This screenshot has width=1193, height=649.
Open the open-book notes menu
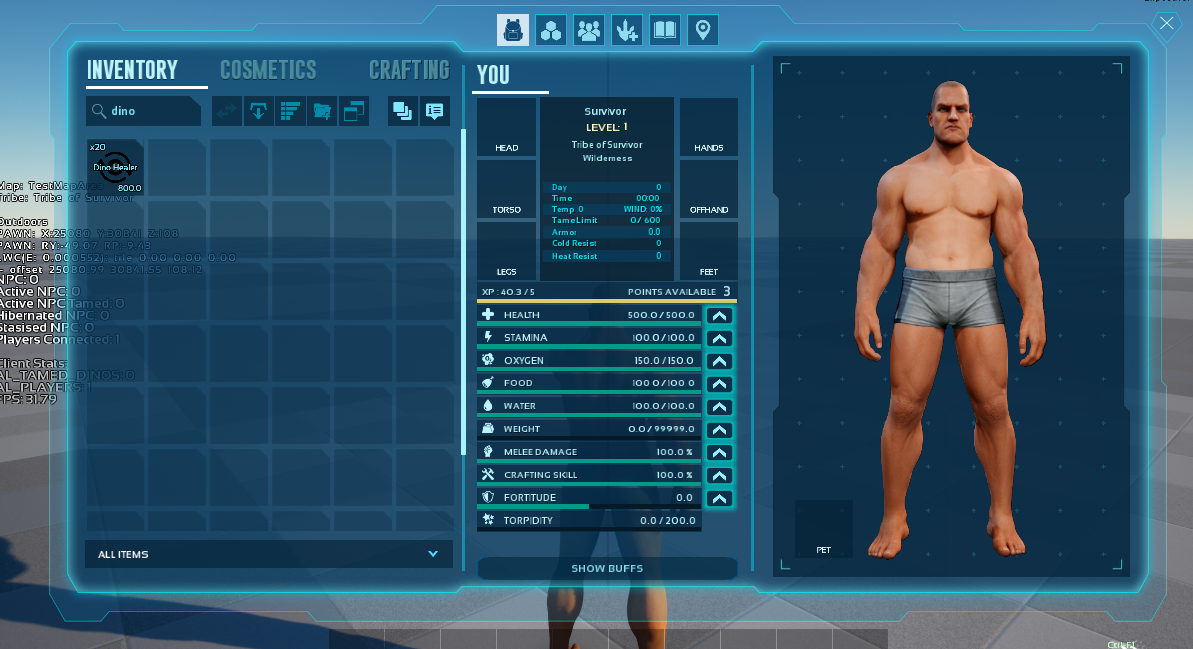(x=665, y=30)
